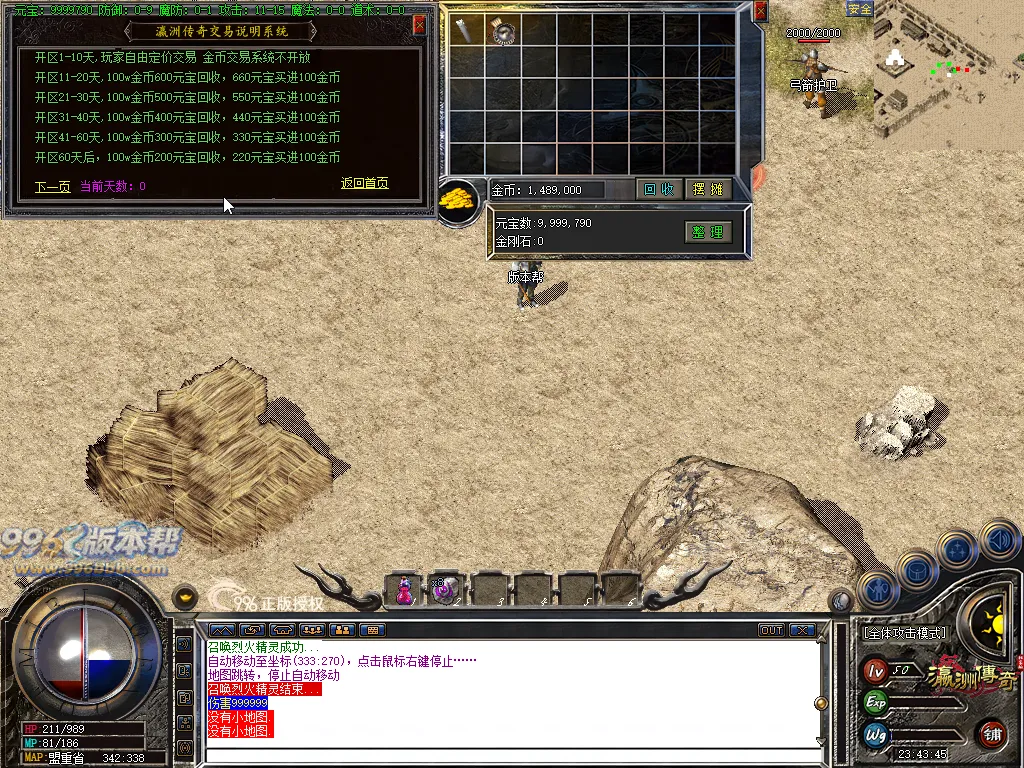
Task: Select the first bag slot item
Action: (x=466, y=32)
